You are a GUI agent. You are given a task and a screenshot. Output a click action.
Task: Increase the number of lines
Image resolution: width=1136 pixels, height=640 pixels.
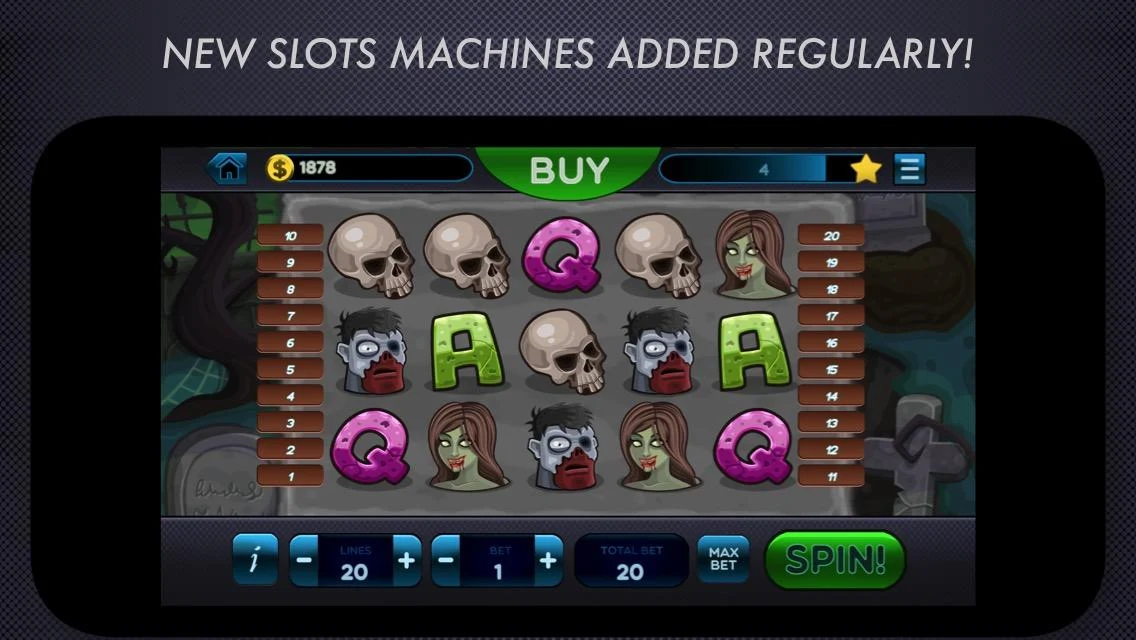click(406, 560)
